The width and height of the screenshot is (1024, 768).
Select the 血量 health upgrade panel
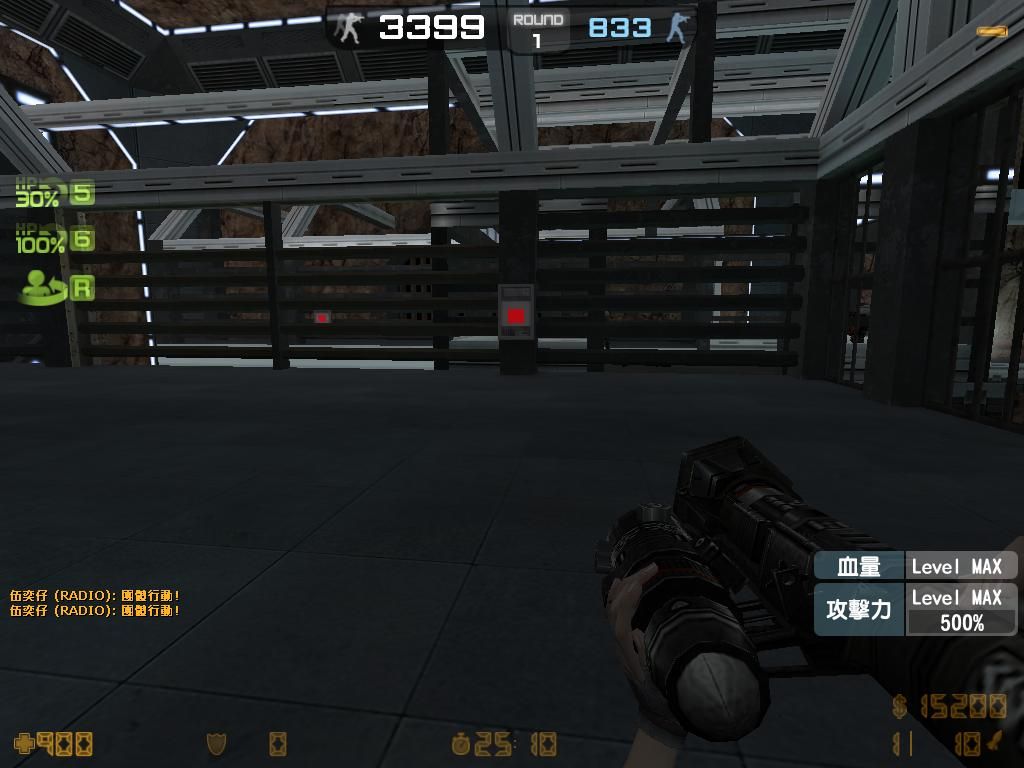point(859,566)
